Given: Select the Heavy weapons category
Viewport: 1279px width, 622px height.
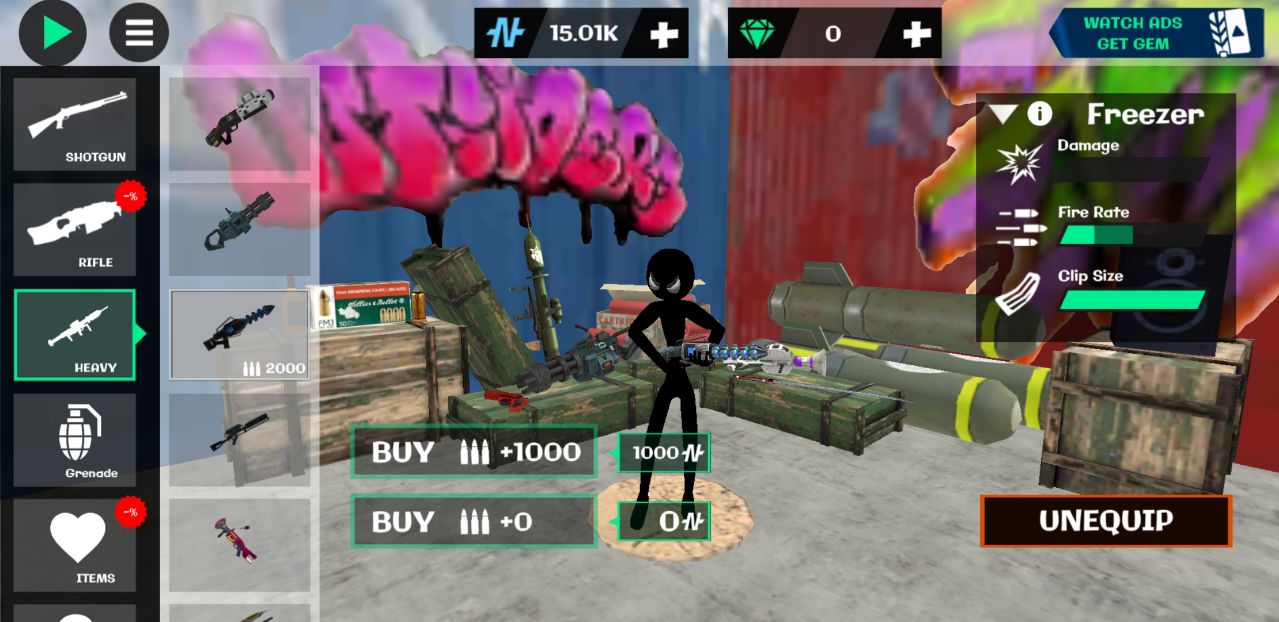Looking at the screenshot, I should [x=75, y=335].
